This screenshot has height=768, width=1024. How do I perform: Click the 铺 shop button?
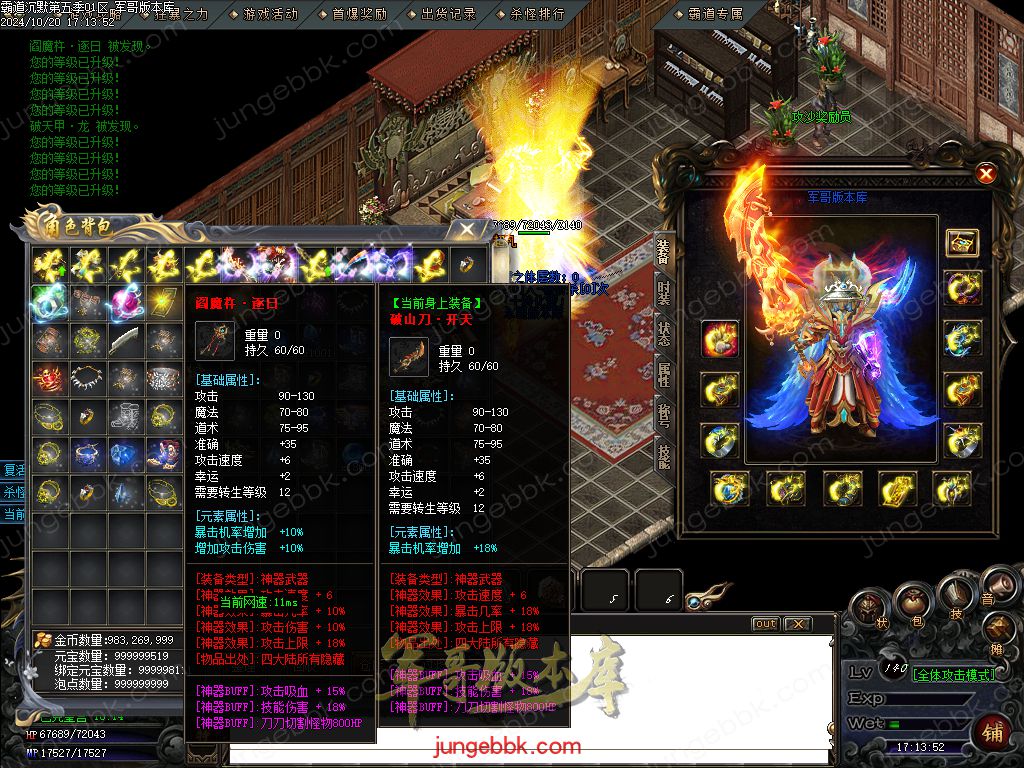pos(994,731)
